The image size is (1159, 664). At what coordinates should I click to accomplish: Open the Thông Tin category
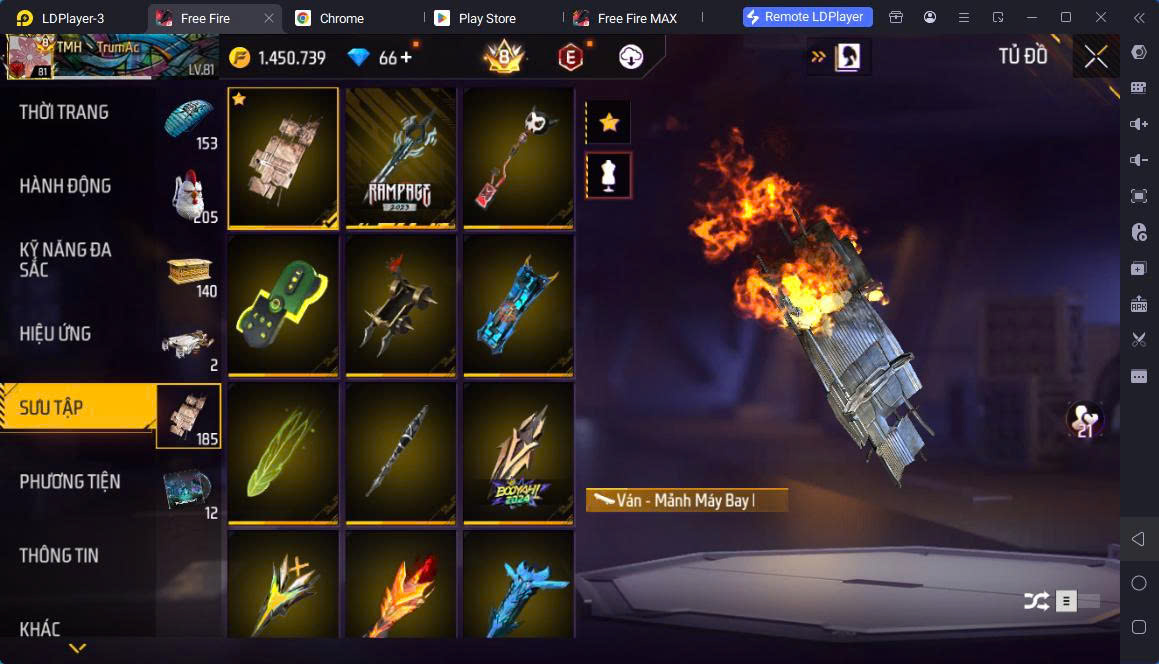pyautogui.click(x=59, y=556)
